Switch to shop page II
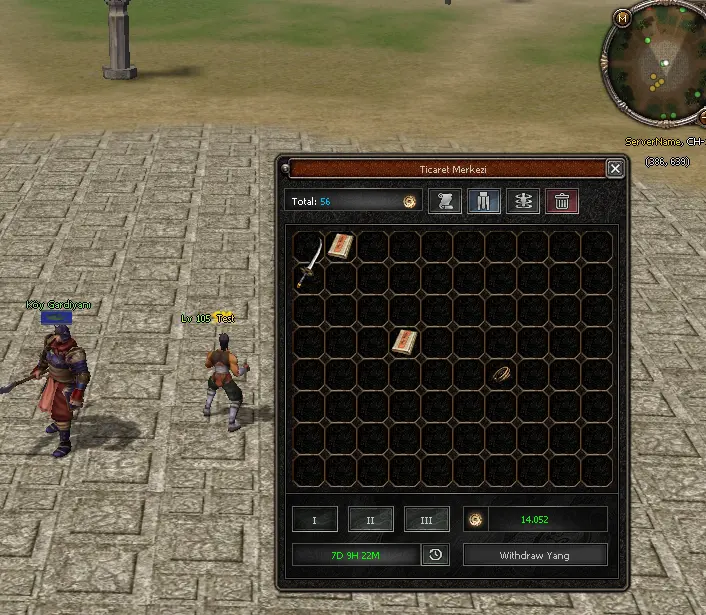Viewport: 706px width, 615px height. tap(371, 520)
